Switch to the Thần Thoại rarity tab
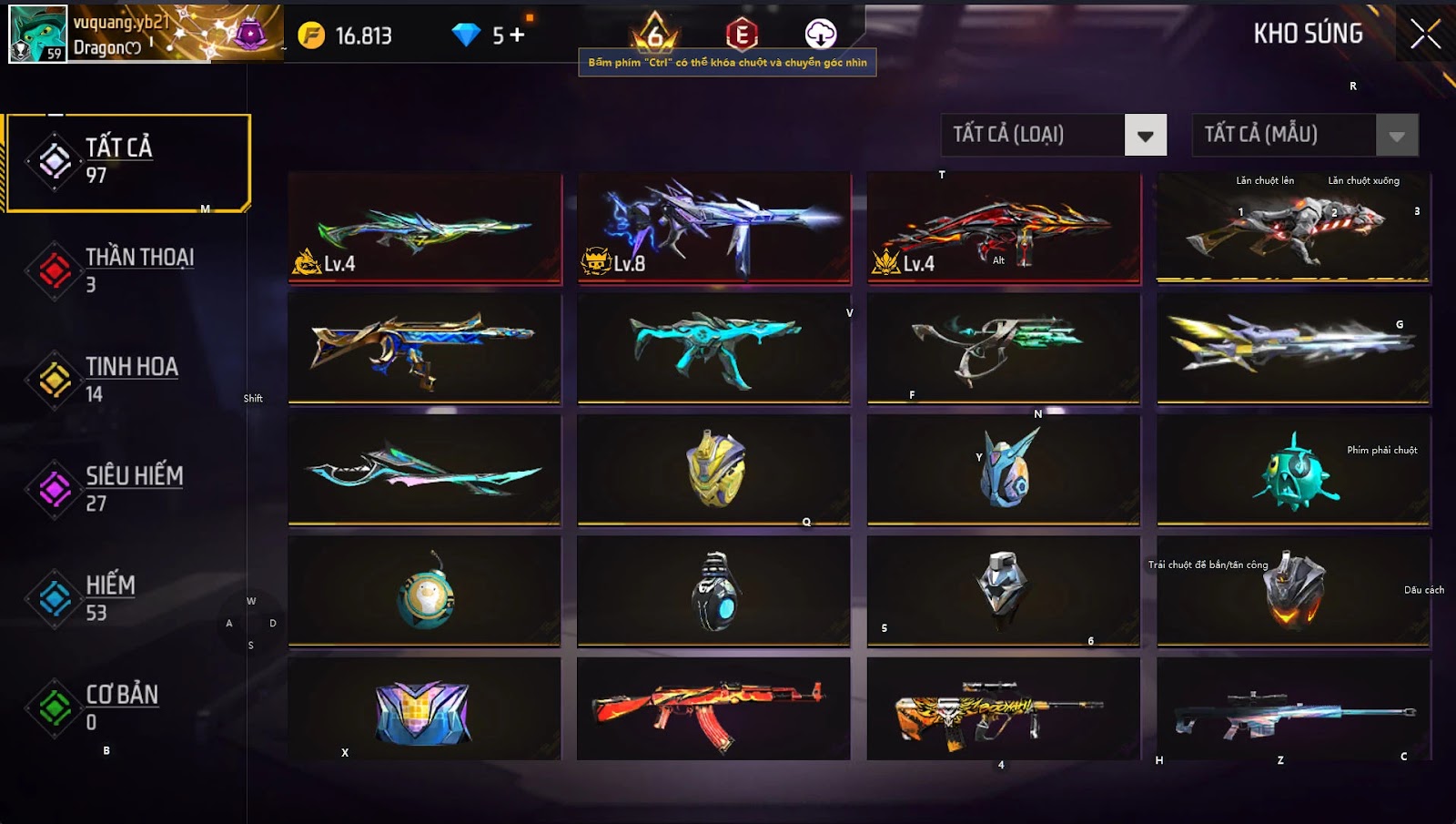 pos(127,270)
